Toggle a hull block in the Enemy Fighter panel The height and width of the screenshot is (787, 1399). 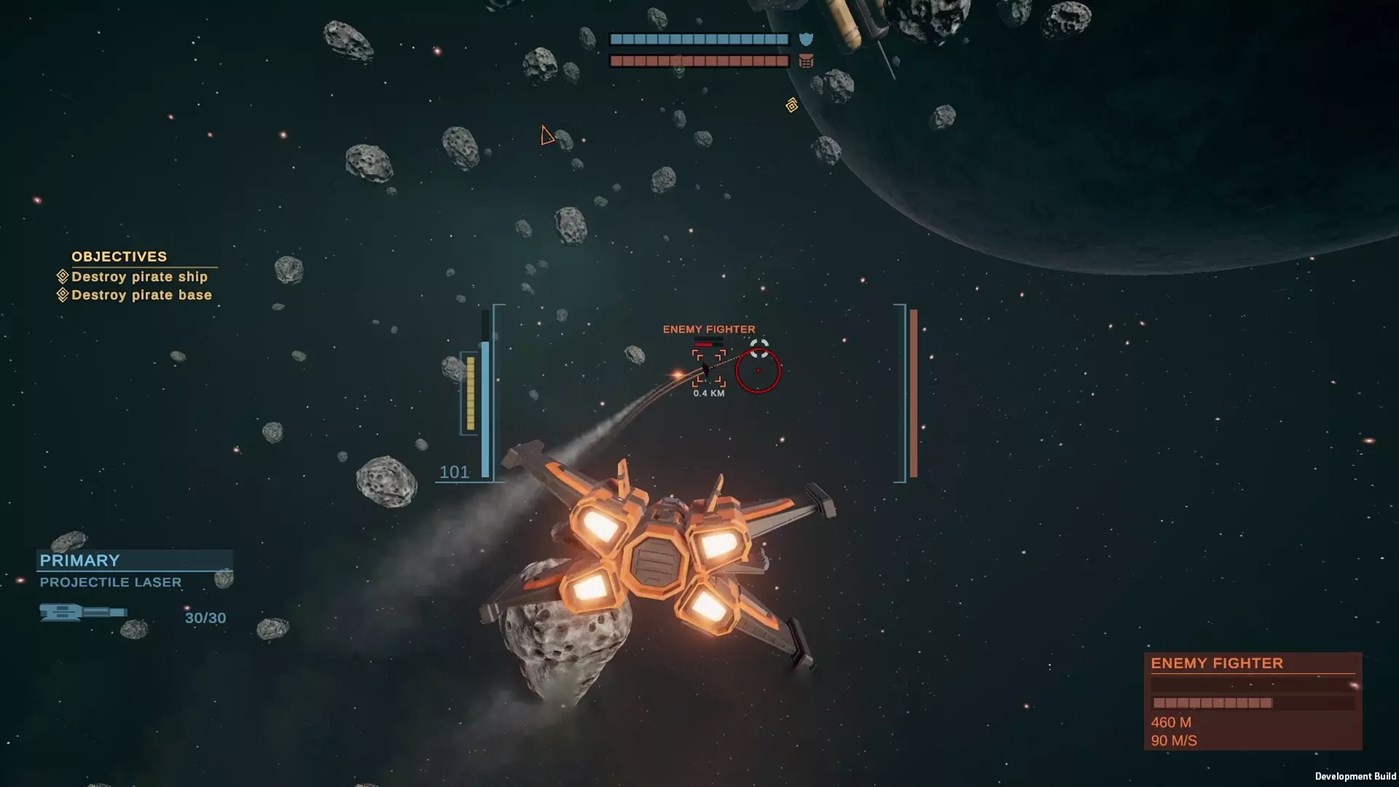pyautogui.click(x=1200, y=702)
